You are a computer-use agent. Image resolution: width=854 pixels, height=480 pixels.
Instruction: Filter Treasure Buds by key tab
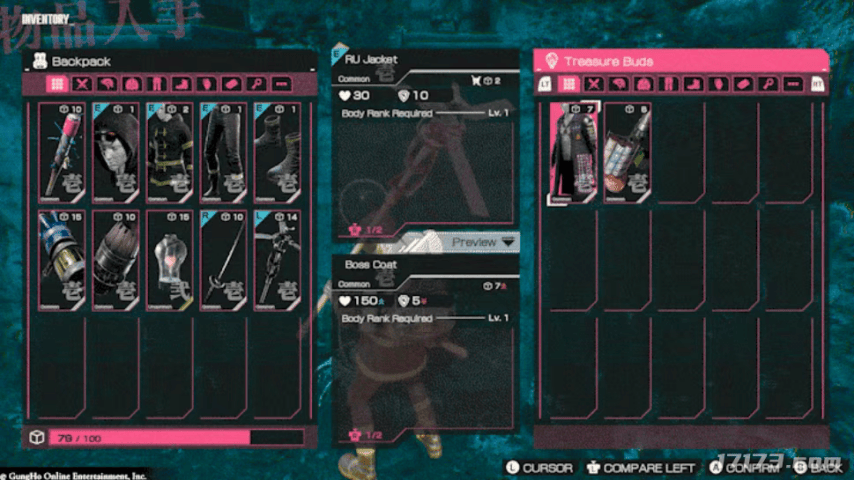[x=769, y=85]
